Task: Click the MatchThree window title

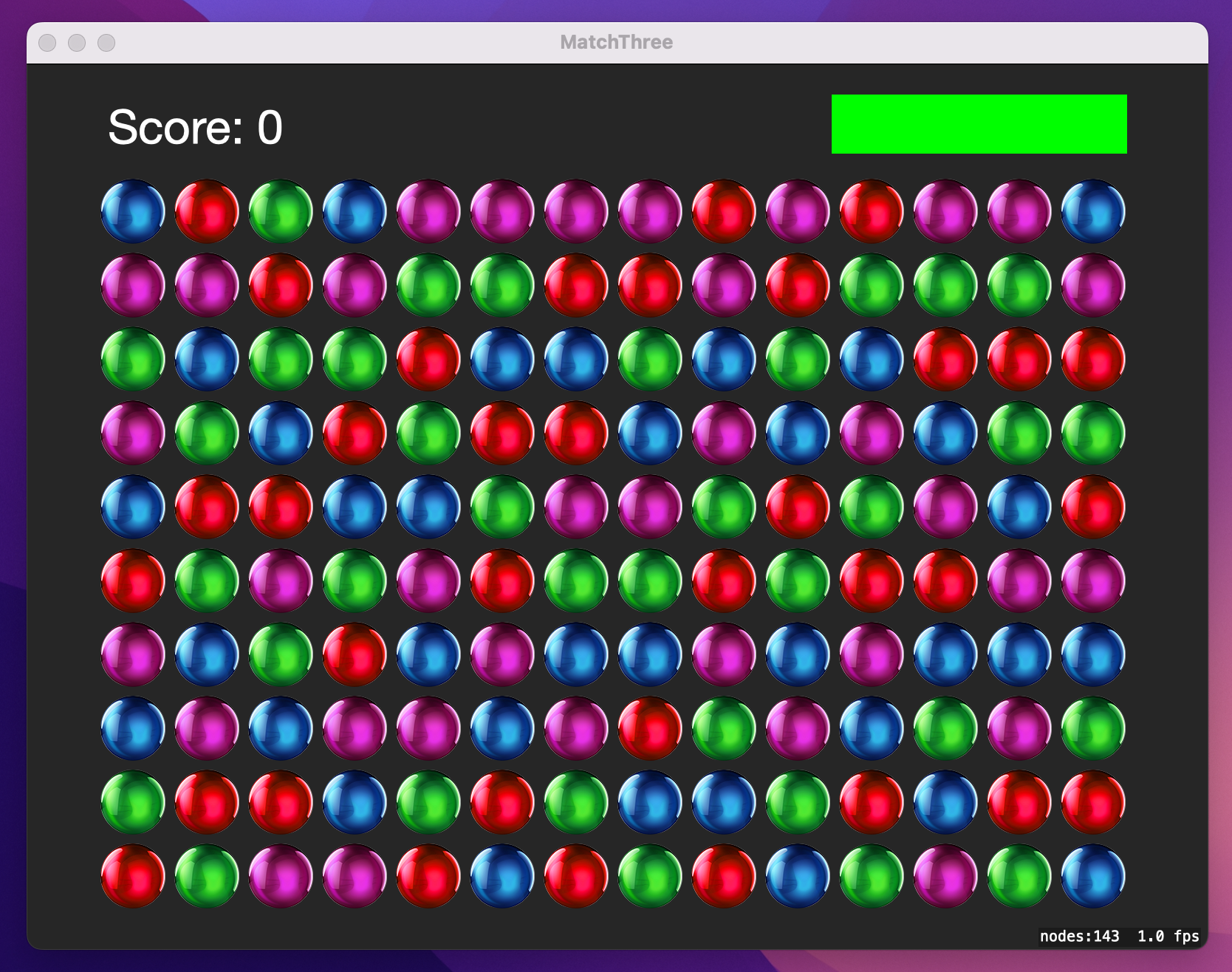Action: [615, 42]
